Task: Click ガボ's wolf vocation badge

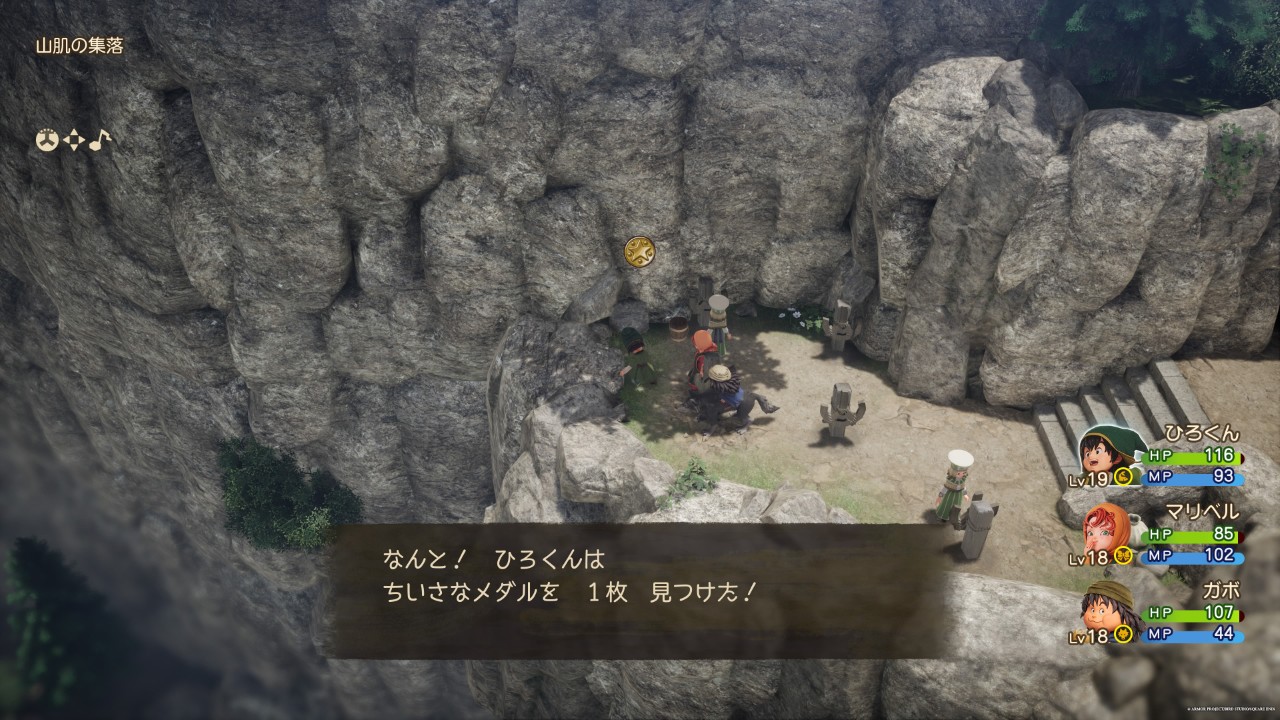Action: [x=1123, y=634]
